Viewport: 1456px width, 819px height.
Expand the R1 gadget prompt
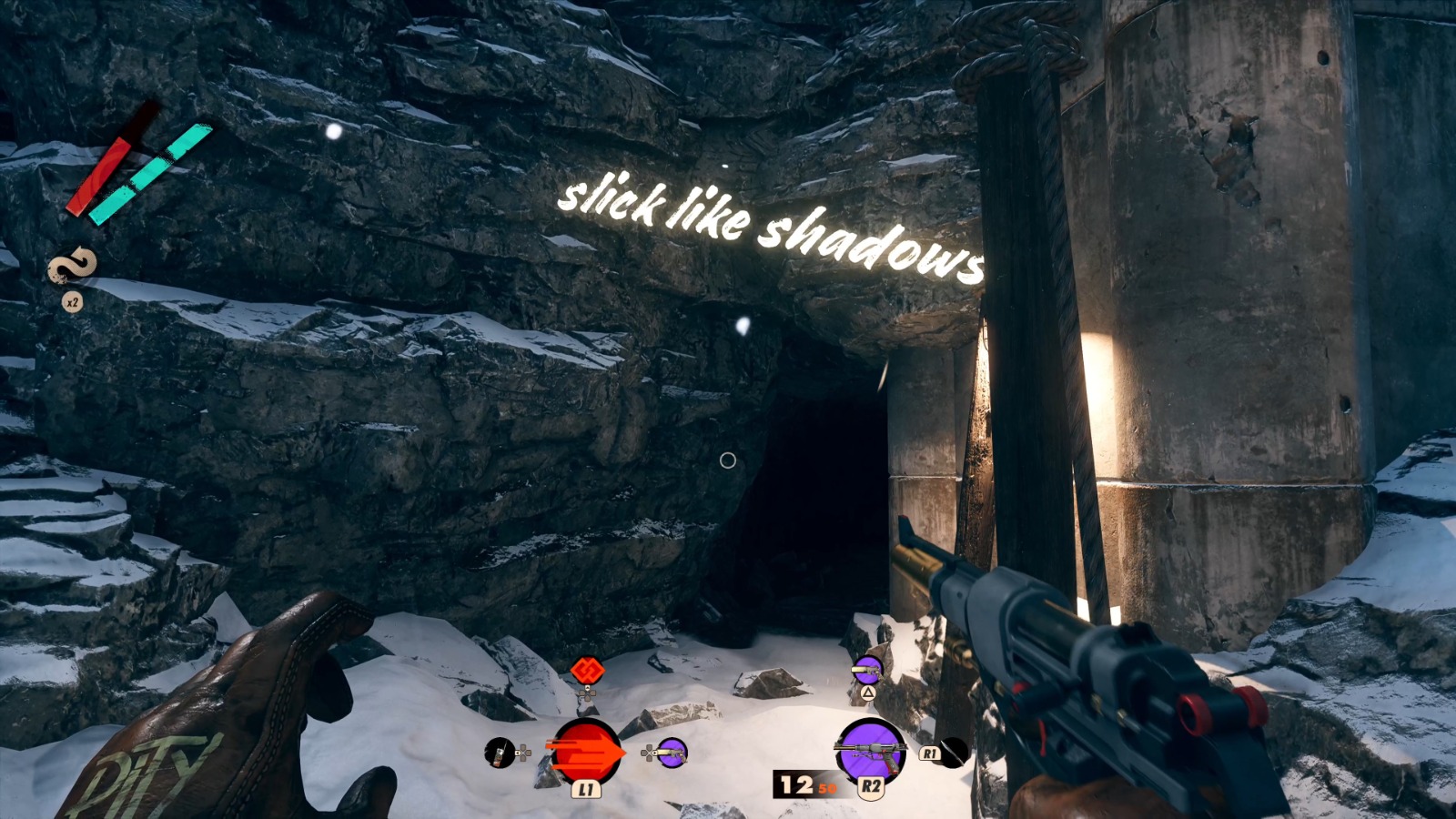930,753
